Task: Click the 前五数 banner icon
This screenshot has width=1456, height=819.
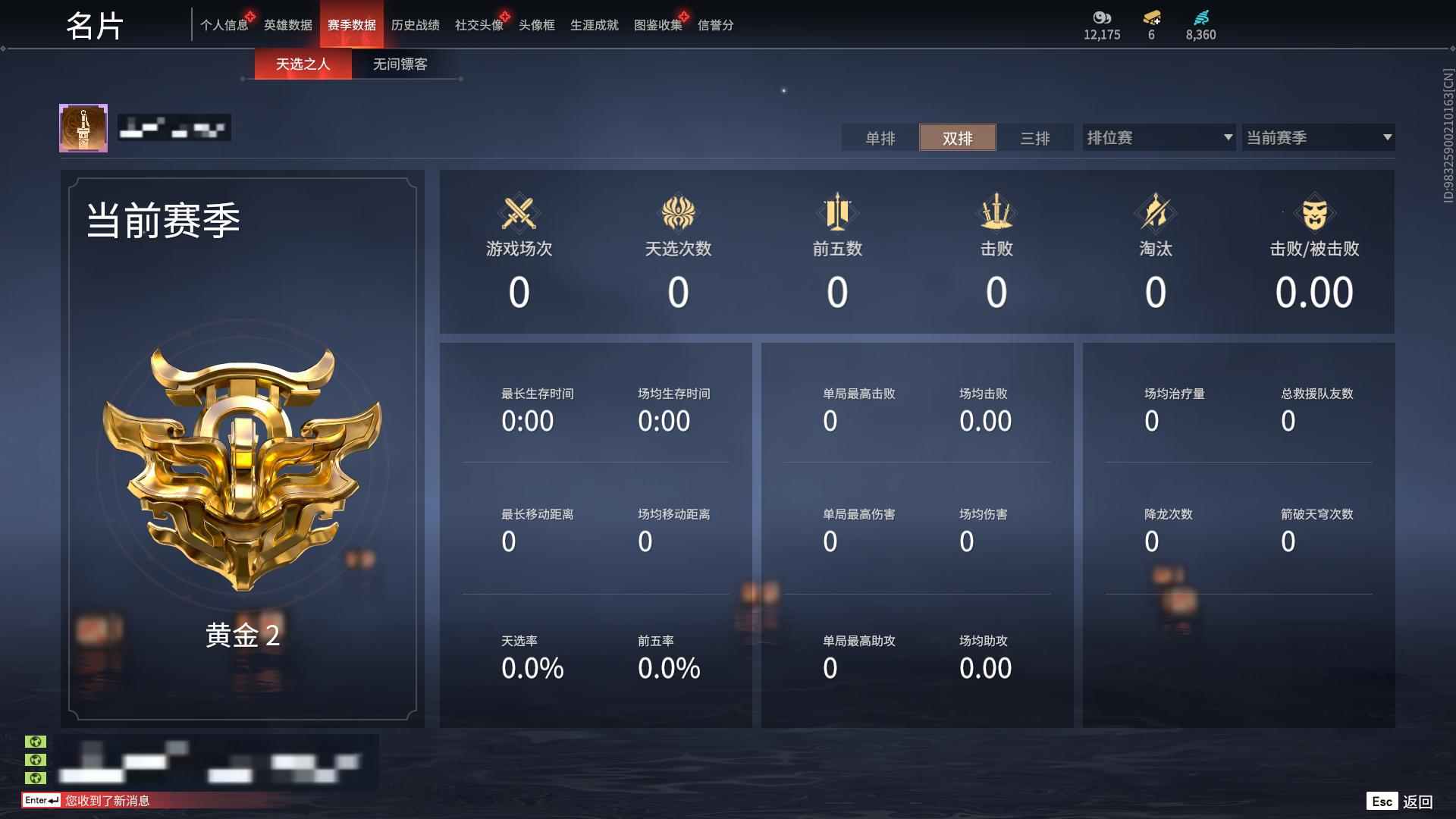Action: [836, 213]
